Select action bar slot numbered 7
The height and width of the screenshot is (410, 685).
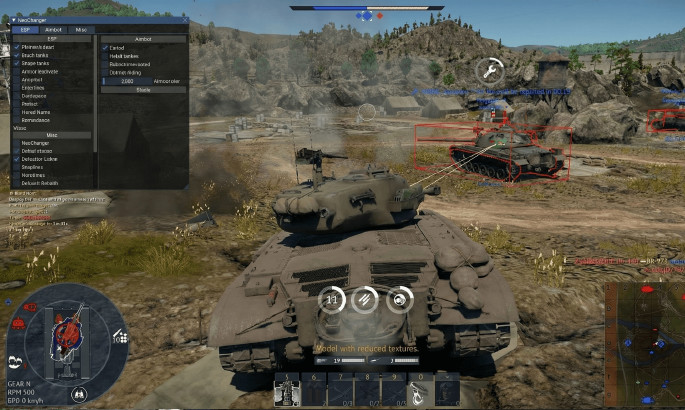(341, 390)
